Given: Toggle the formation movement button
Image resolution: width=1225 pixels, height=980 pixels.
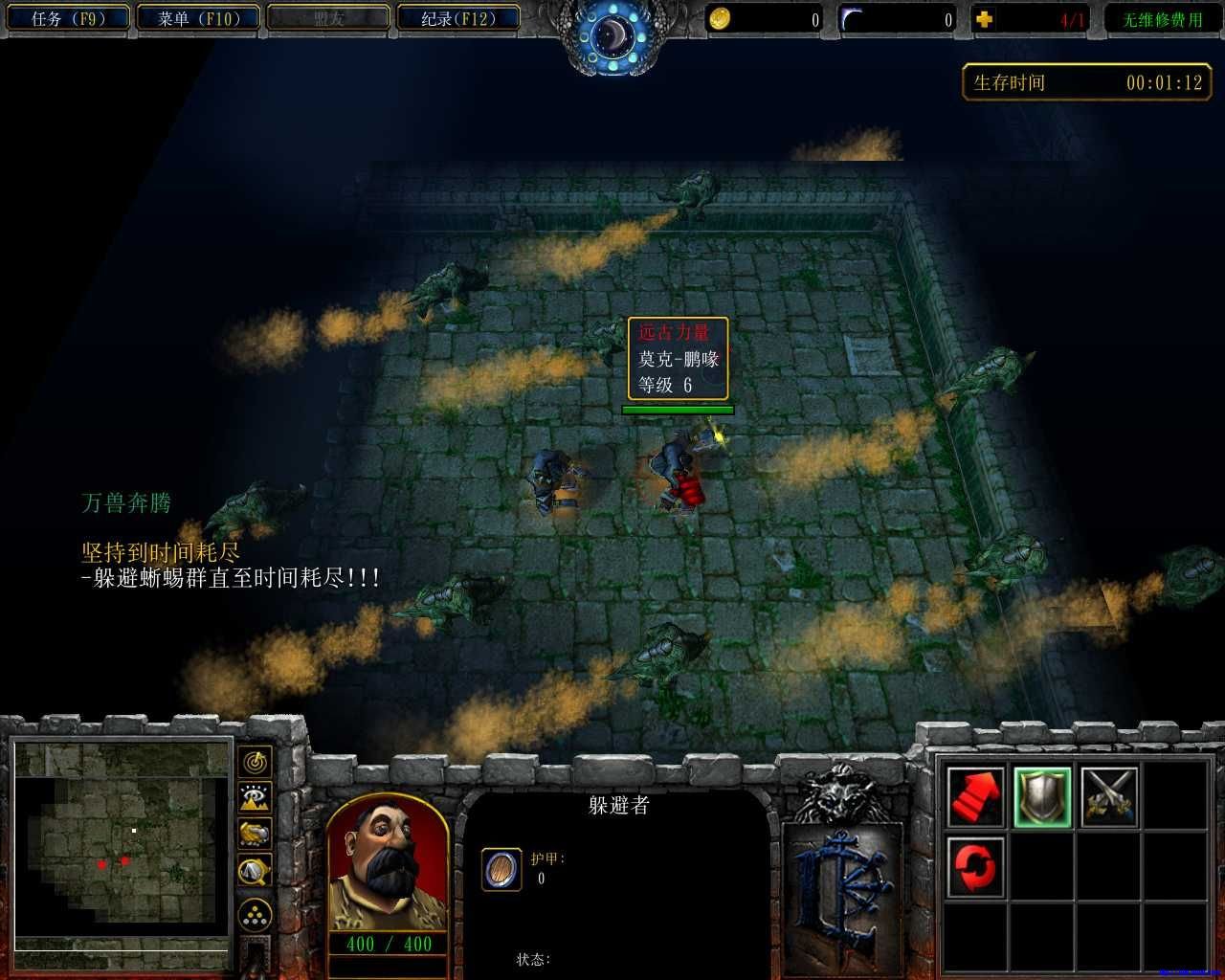Looking at the screenshot, I should pos(255,916).
